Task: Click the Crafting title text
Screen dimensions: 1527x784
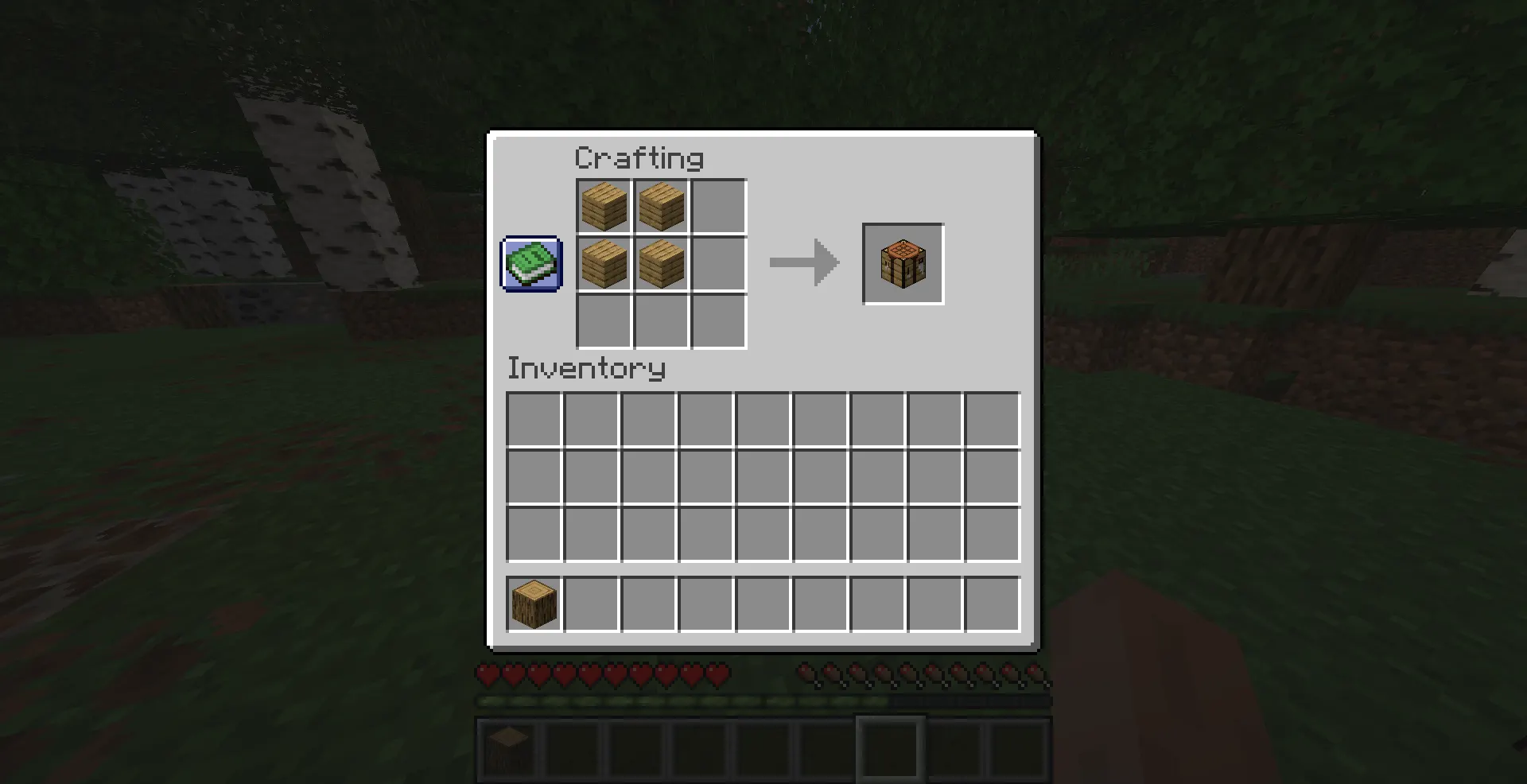Action: tap(639, 157)
